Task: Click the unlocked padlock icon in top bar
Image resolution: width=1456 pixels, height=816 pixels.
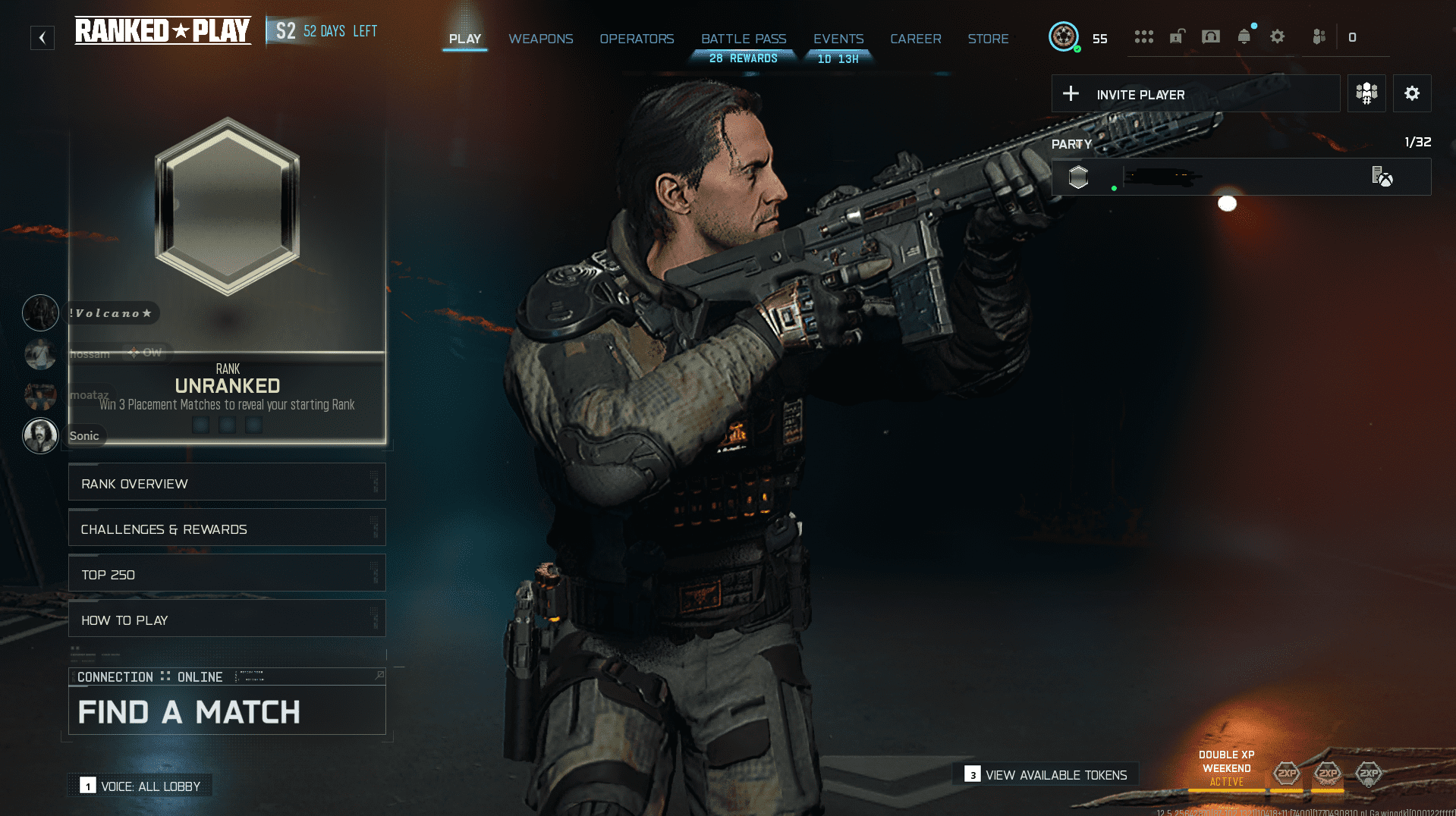Action: click(x=1177, y=36)
